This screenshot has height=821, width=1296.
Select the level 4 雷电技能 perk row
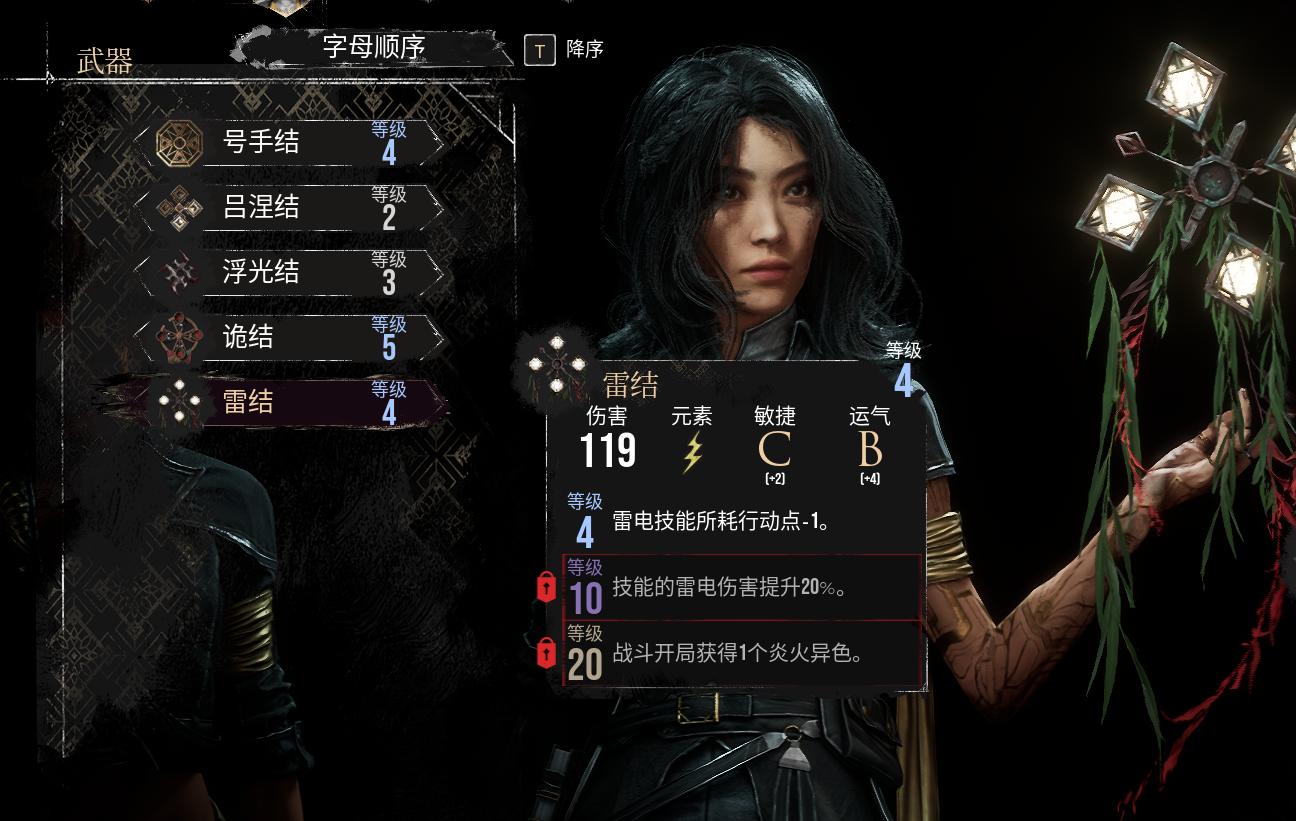point(740,521)
